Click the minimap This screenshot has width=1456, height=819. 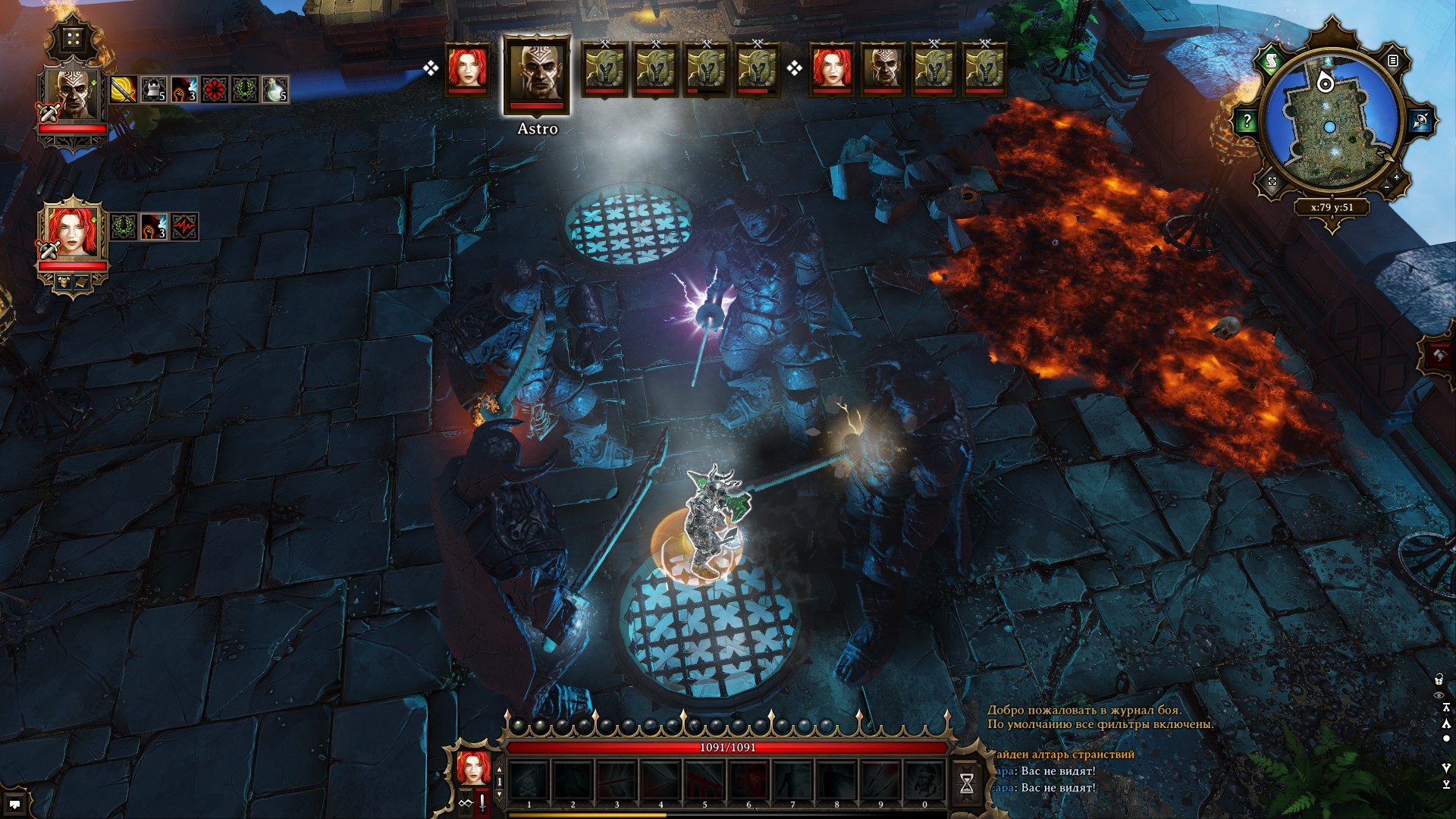click(x=1330, y=125)
